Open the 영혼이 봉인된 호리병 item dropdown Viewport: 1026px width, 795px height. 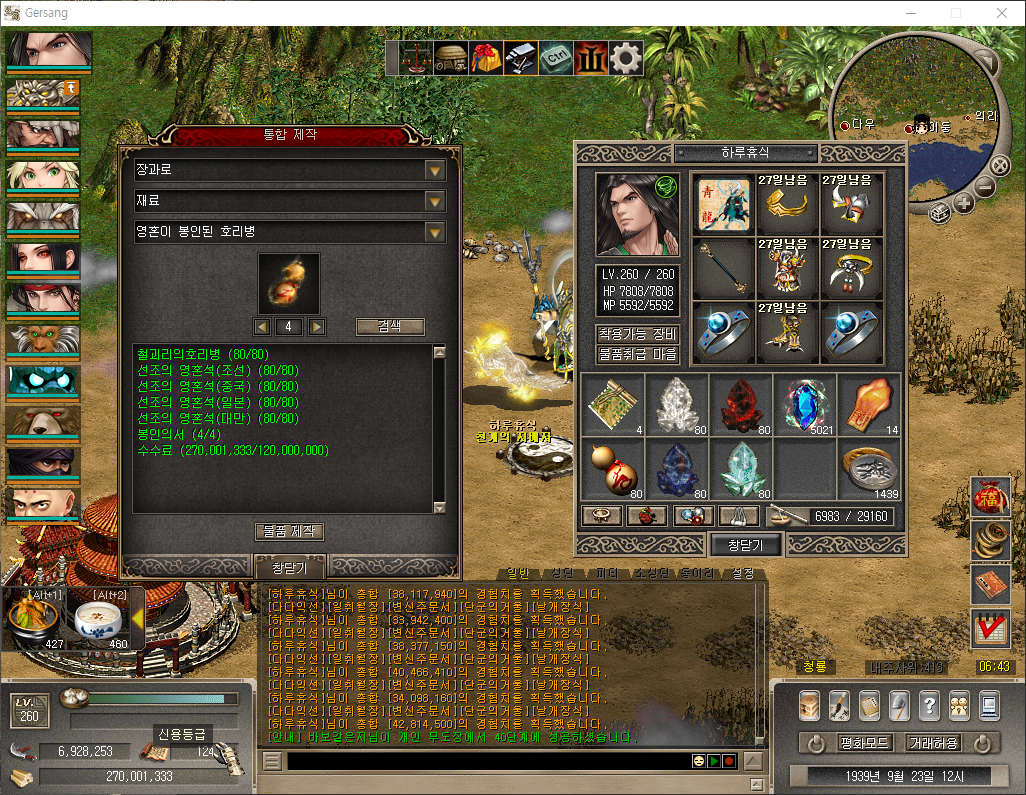[434, 232]
